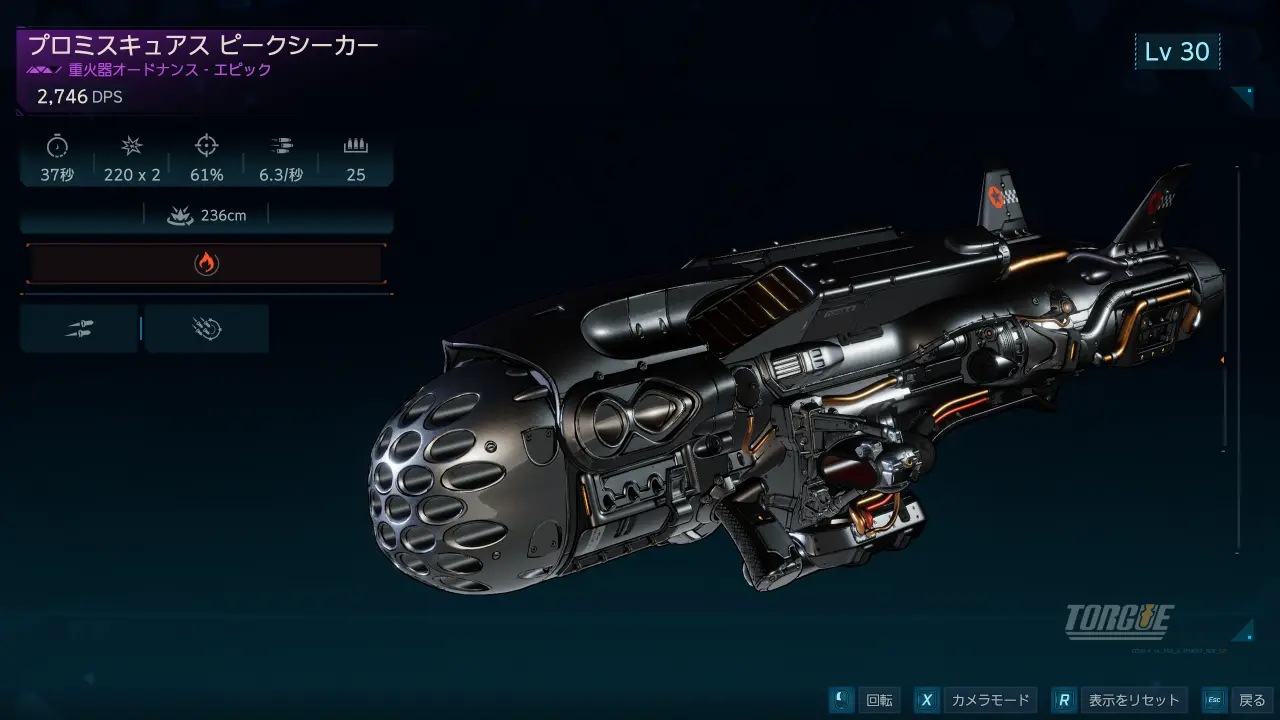
Task: Select the twin missiles perk tile
Action: tap(78, 329)
